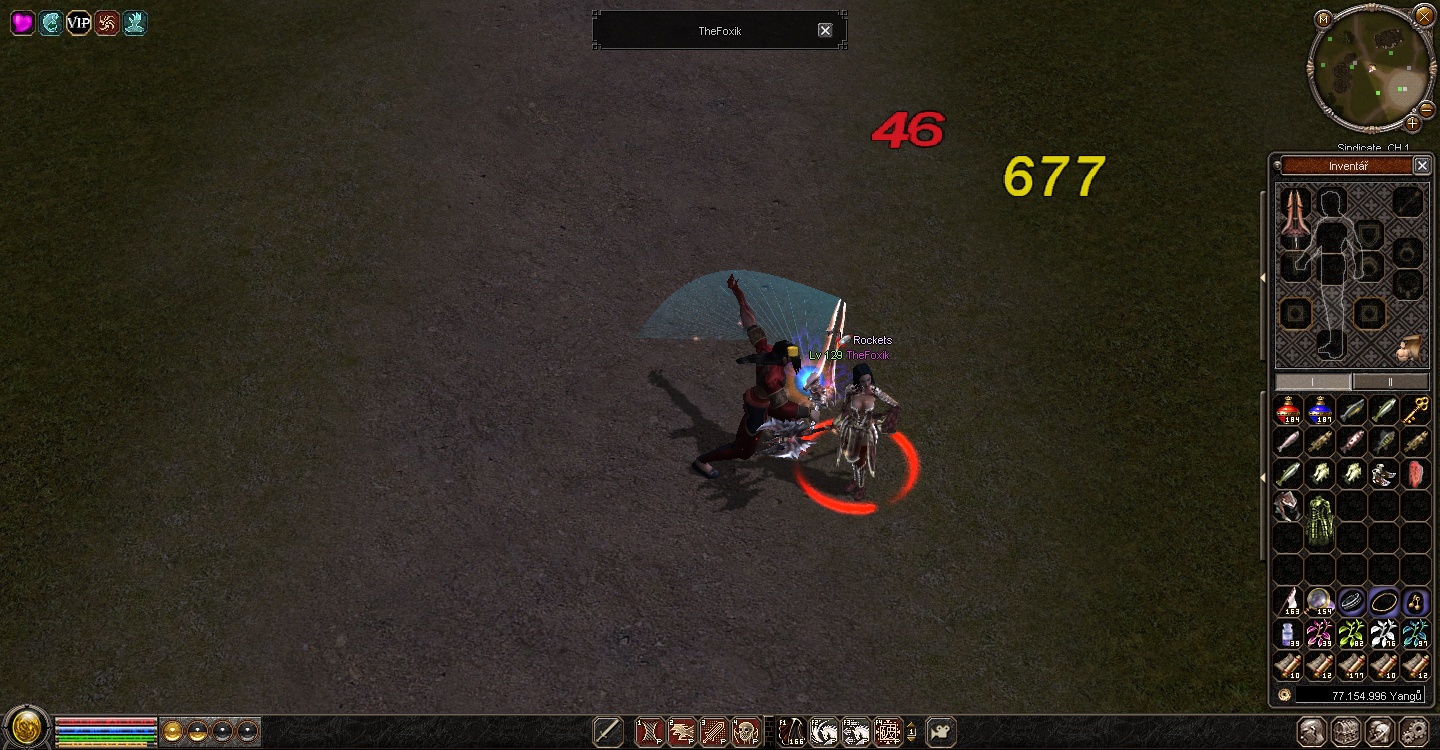Click the red swirl buff icon
Viewport: 1440px width, 750px height.
pos(107,23)
